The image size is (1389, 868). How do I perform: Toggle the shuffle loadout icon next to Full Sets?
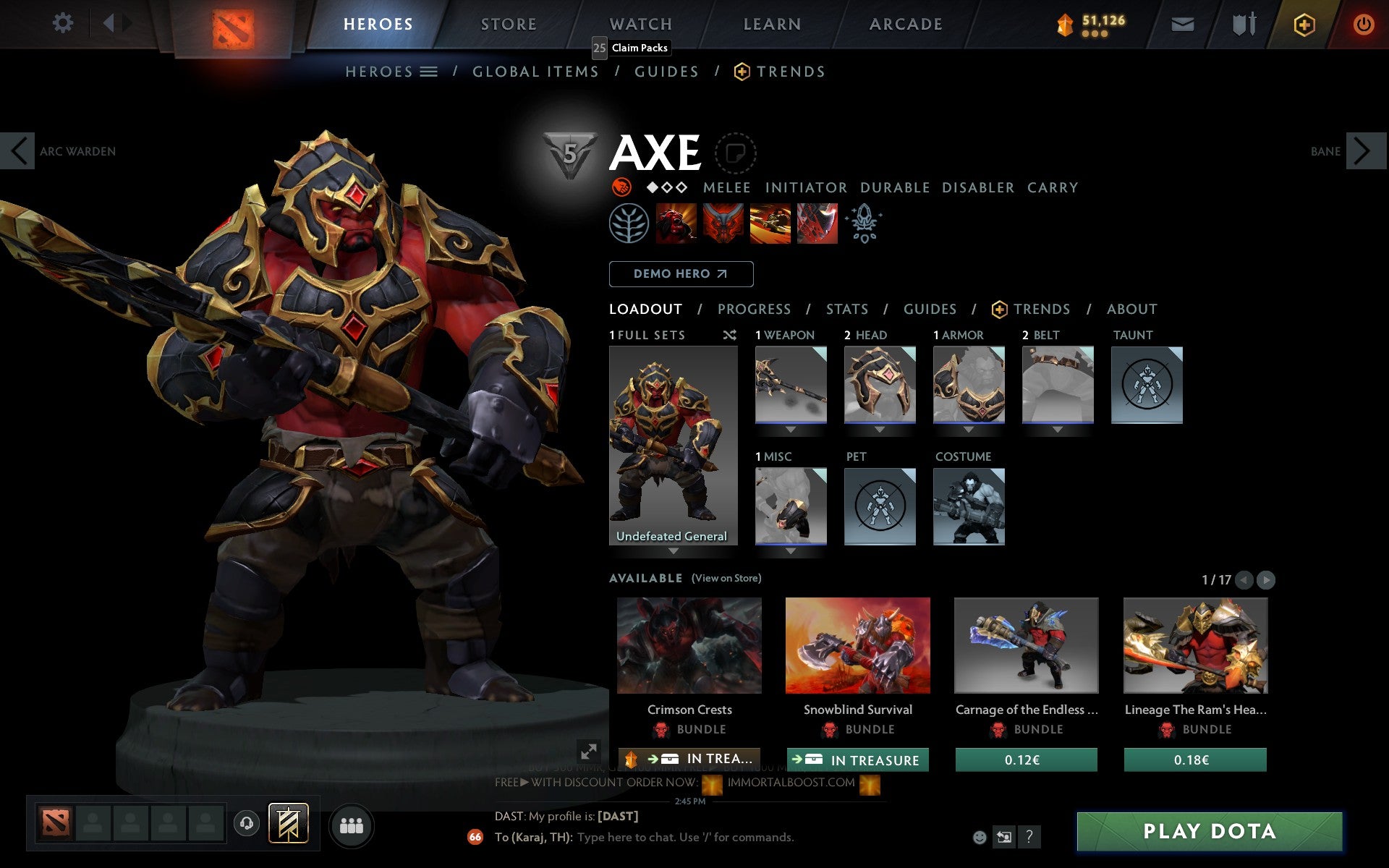[729, 335]
